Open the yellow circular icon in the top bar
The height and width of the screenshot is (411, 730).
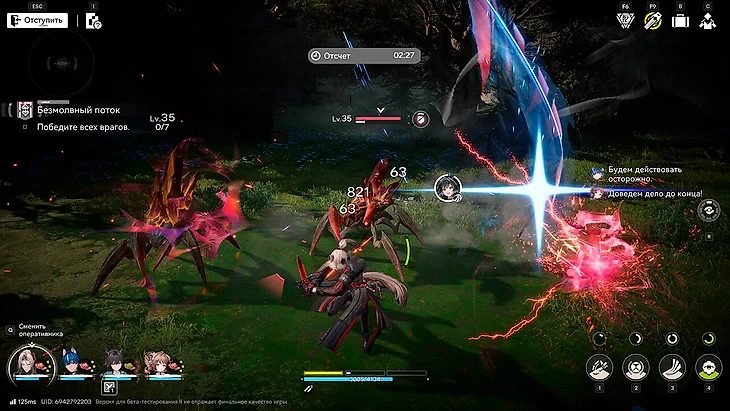coord(653,20)
